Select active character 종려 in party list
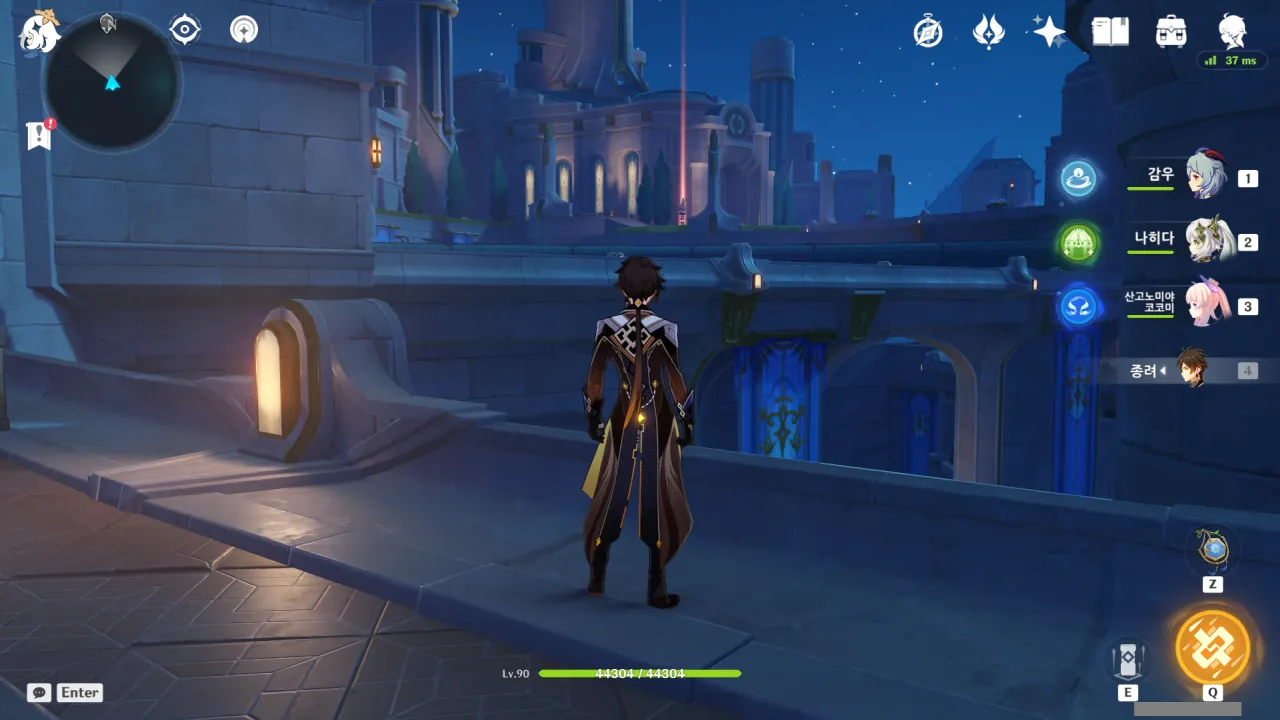 pos(1190,370)
